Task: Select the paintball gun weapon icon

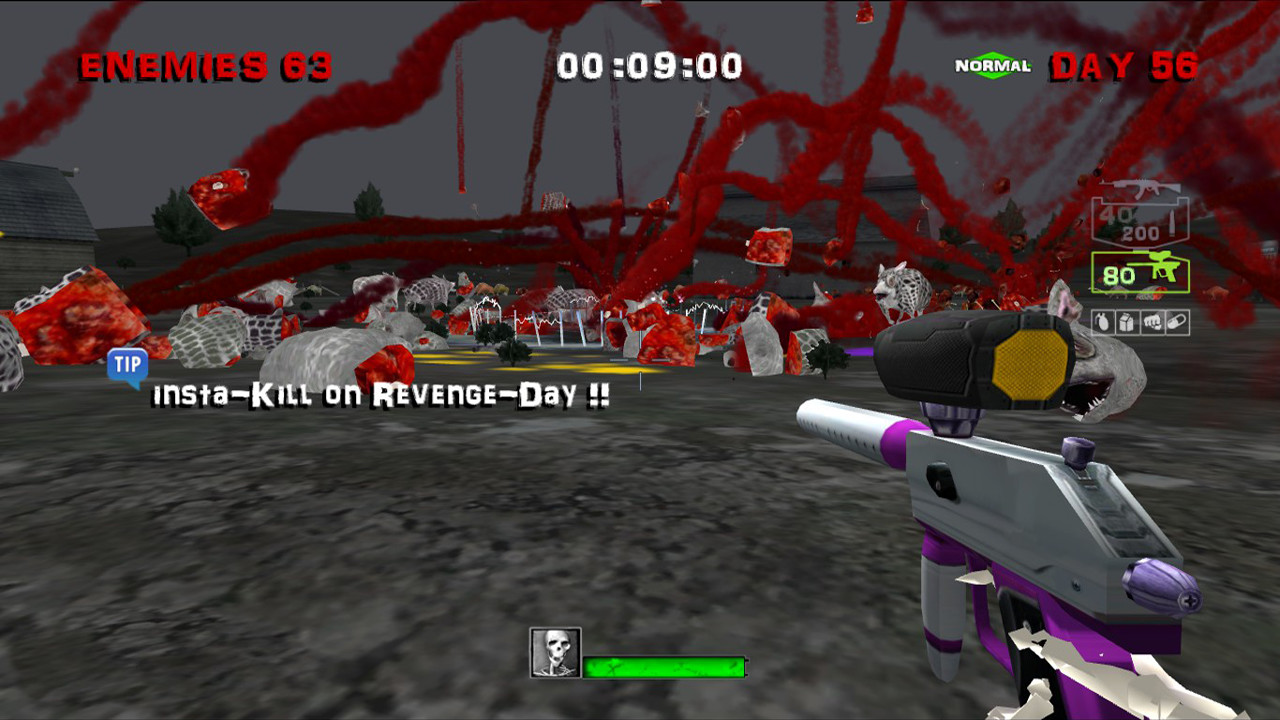Action: pyautogui.click(x=1165, y=268)
